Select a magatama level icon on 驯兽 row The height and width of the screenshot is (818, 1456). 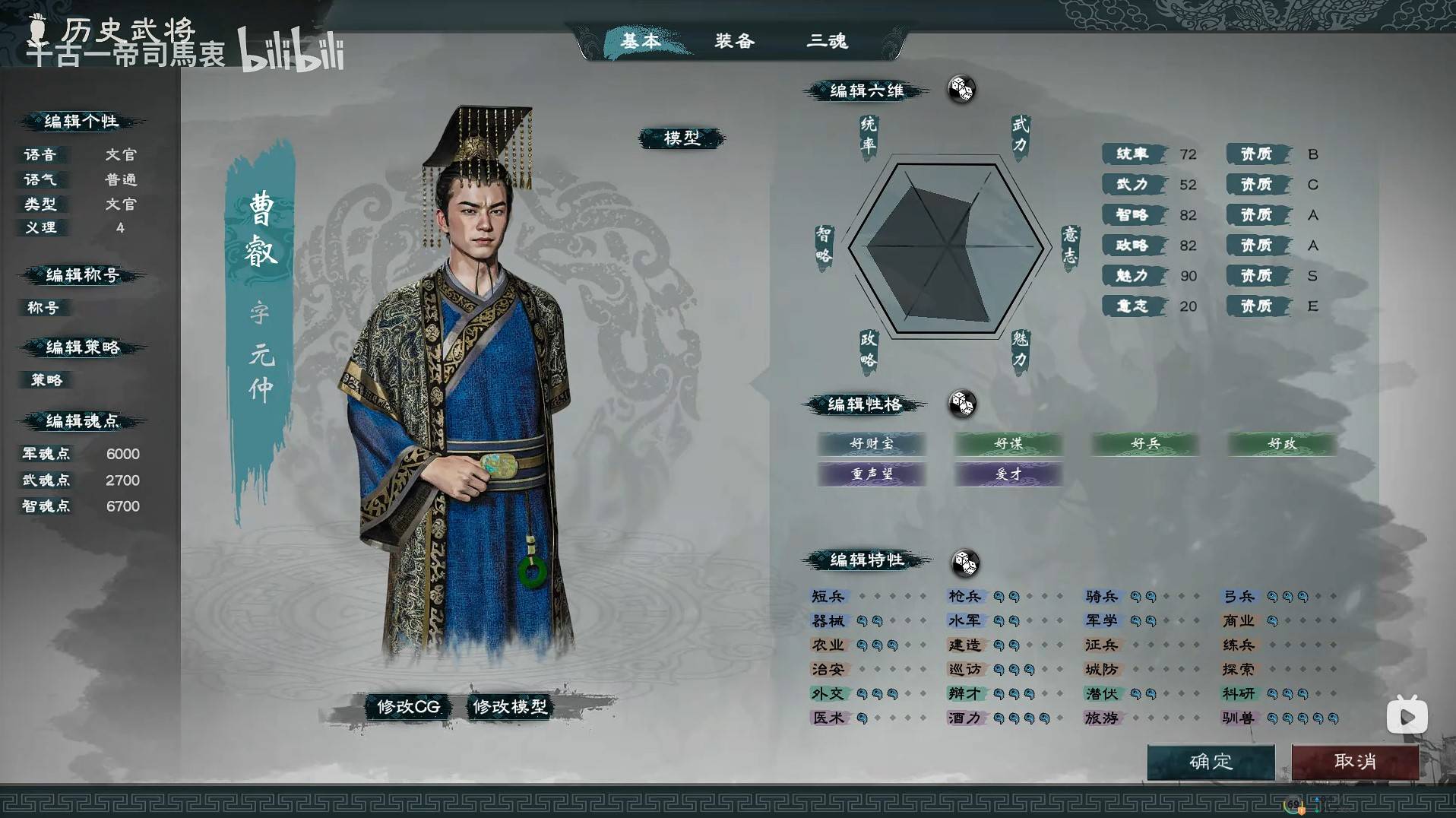(1274, 718)
